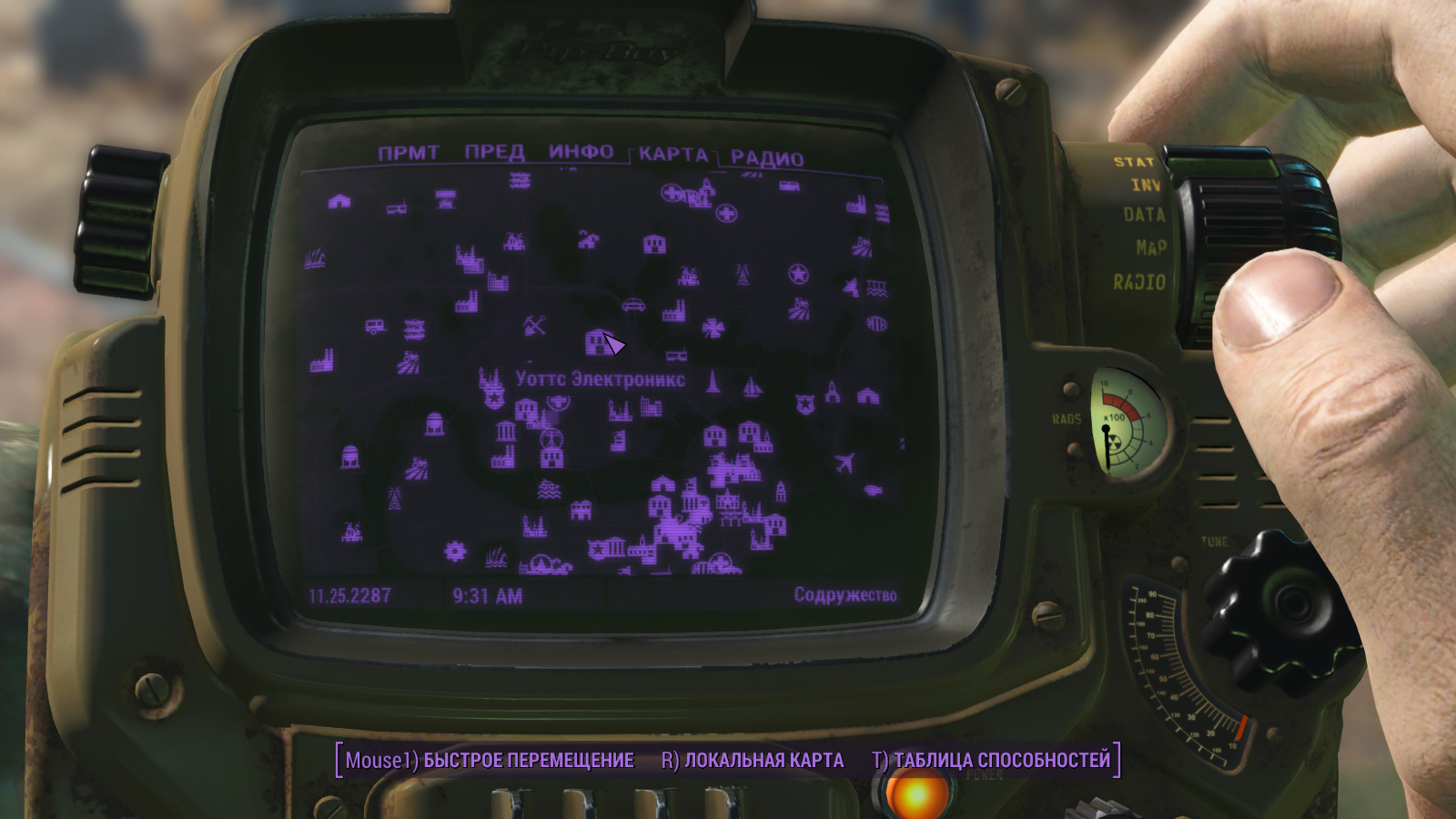
Task: Select the Уоттс Электроникс building marker
Action: pyautogui.click(x=595, y=342)
